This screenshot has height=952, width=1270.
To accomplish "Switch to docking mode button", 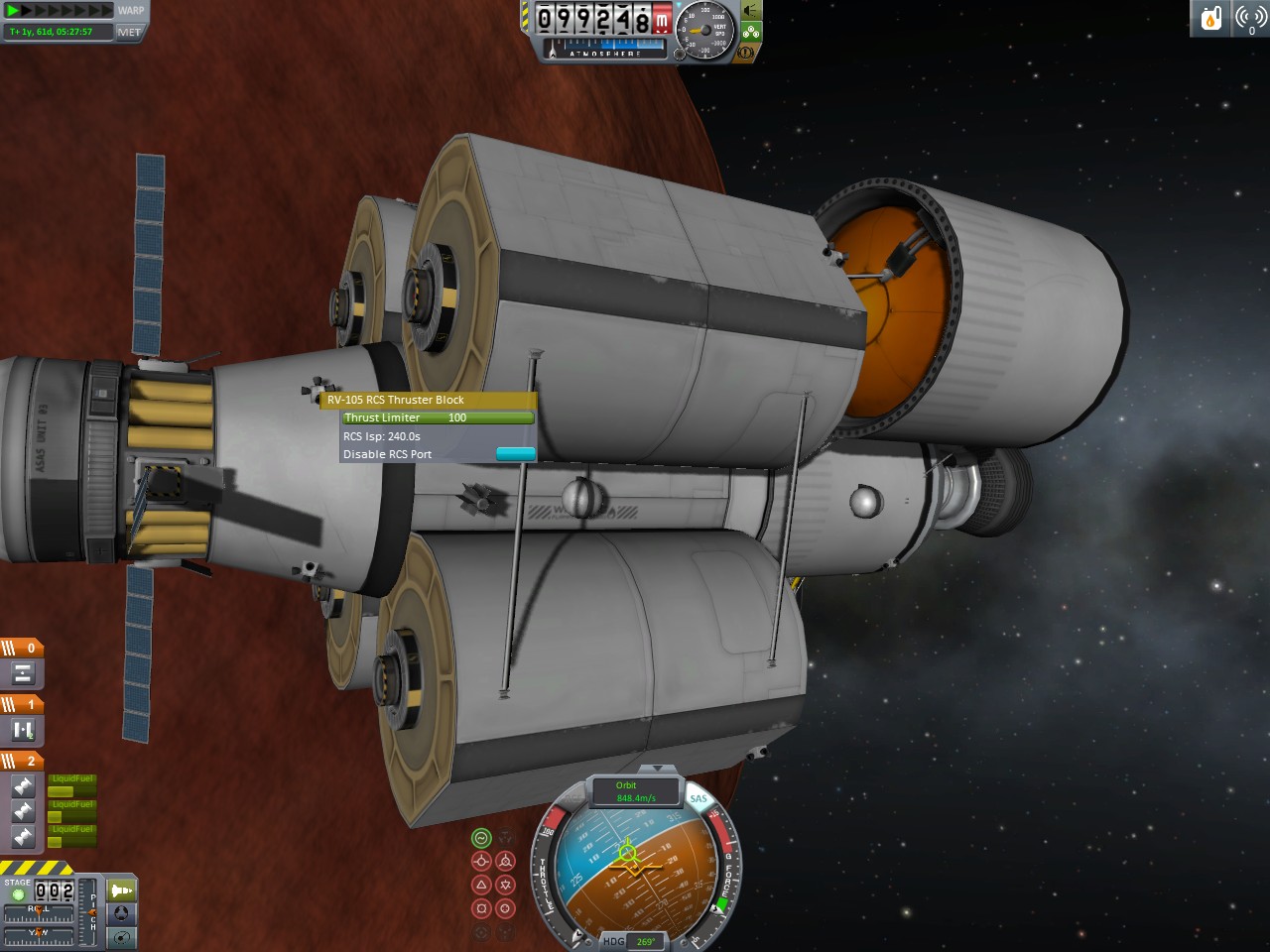I will (x=121, y=913).
